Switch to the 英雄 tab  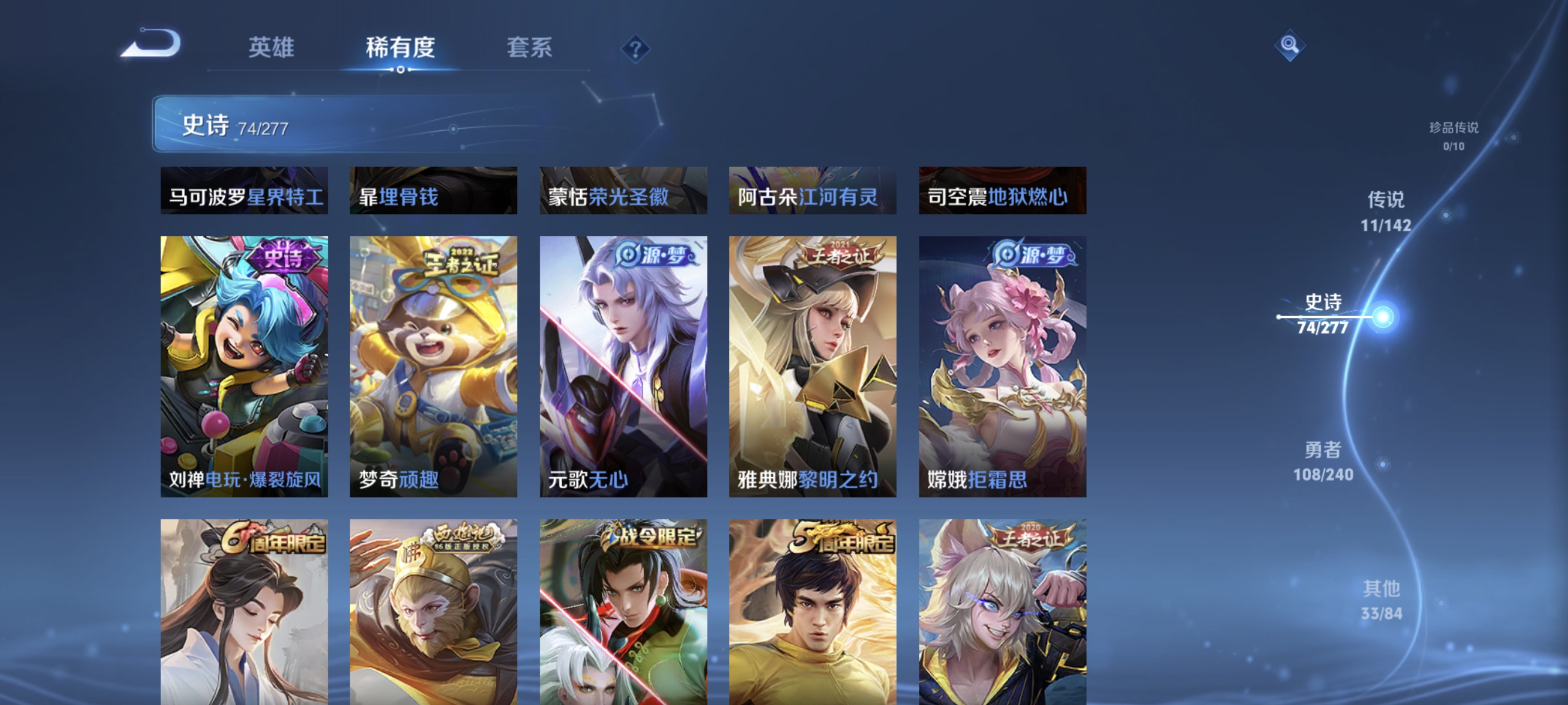(272, 48)
